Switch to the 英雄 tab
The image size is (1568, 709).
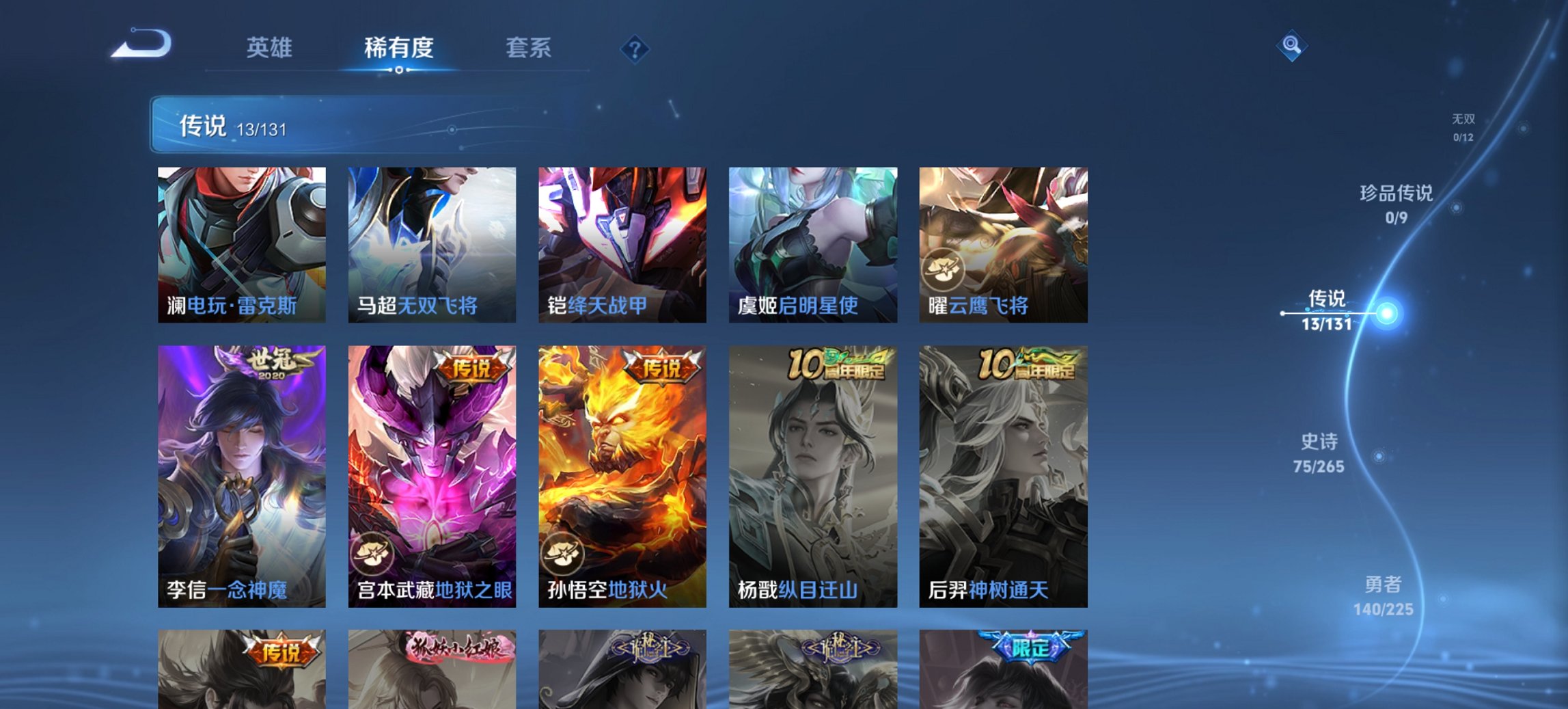[x=271, y=48]
